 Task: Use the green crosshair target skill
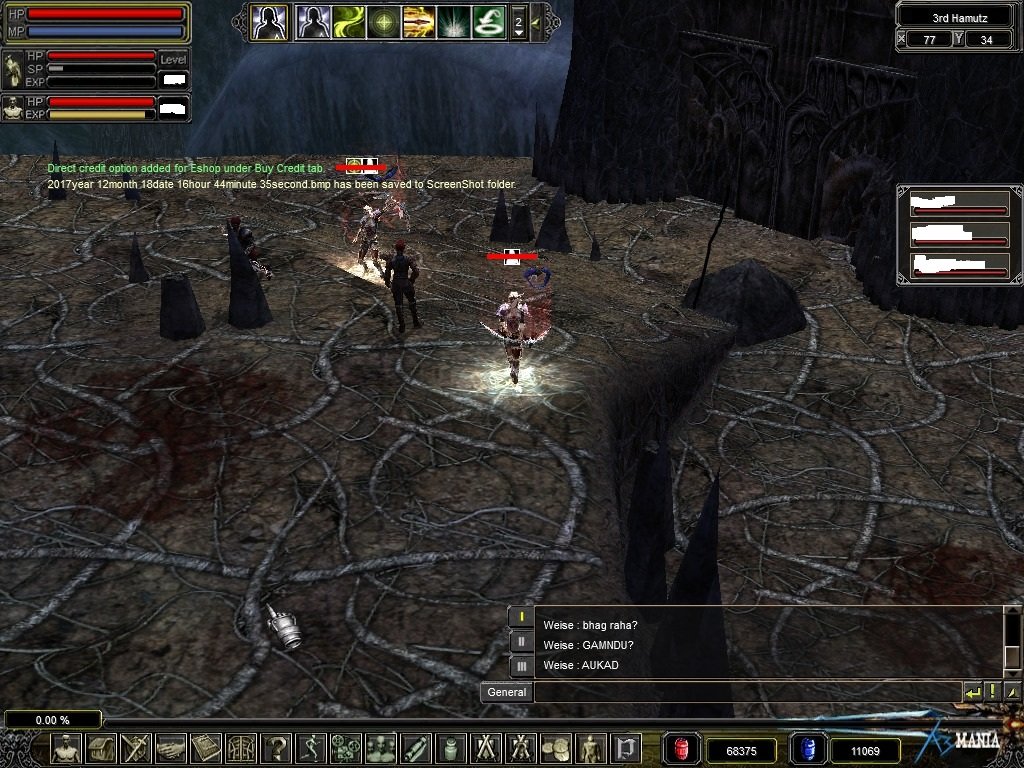[384, 21]
